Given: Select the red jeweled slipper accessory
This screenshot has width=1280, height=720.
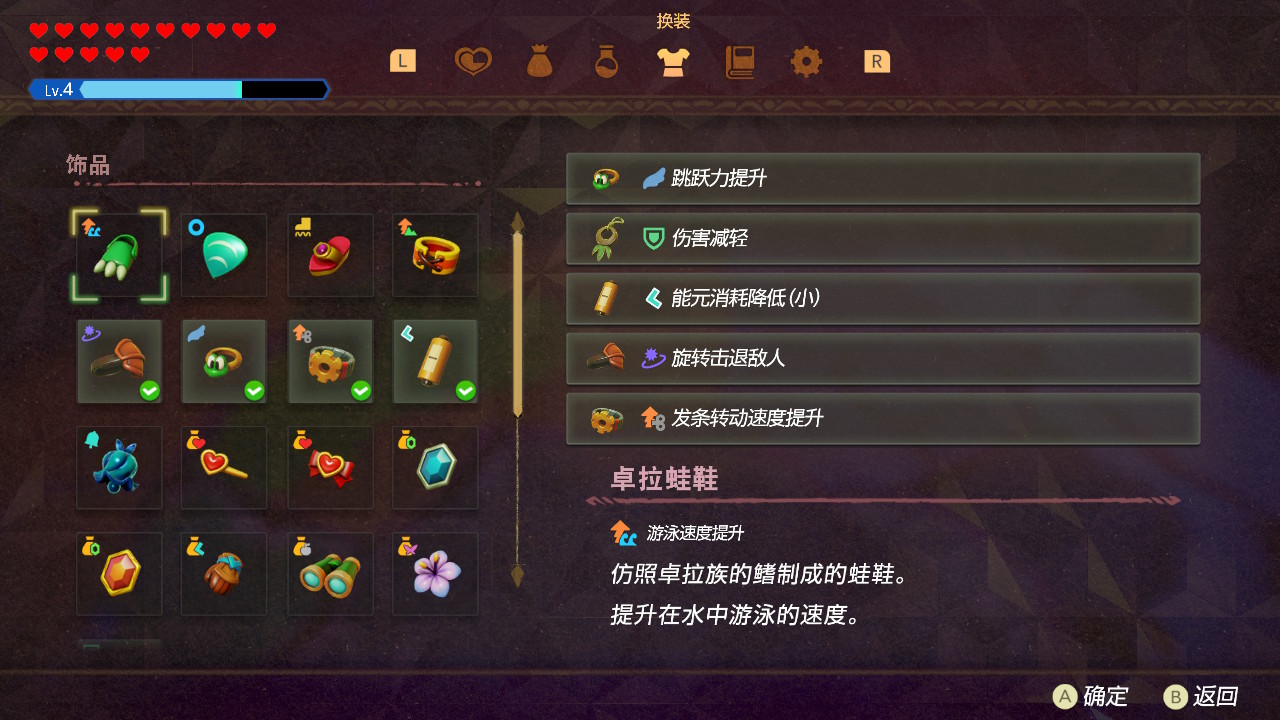Looking at the screenshot, I should point(330,255).
